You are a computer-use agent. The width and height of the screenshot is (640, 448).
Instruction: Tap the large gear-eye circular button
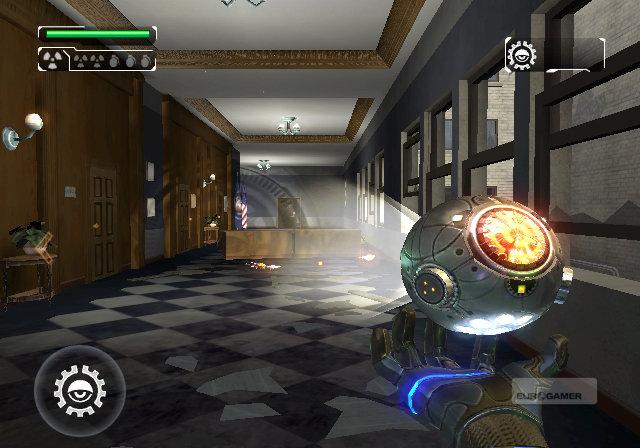(x=79, y=389)
